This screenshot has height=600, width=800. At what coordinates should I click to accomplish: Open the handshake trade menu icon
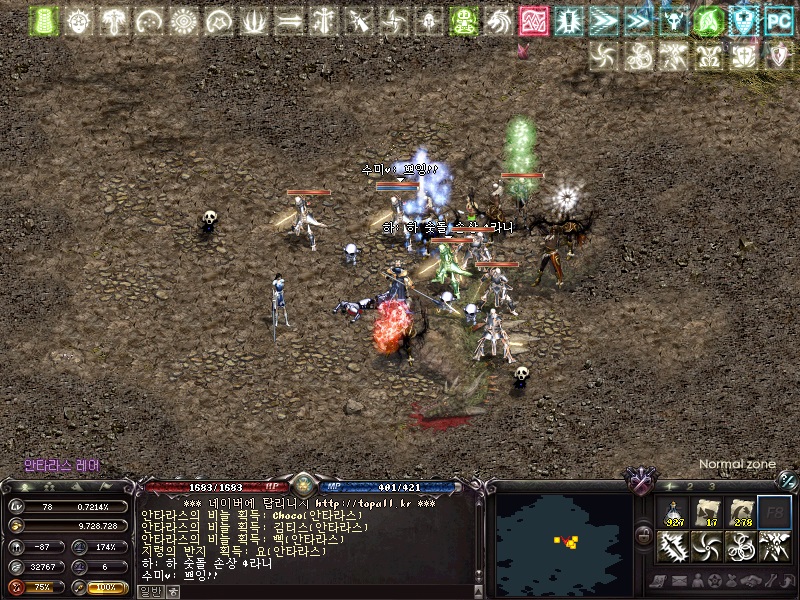click(x=749, y=581)
